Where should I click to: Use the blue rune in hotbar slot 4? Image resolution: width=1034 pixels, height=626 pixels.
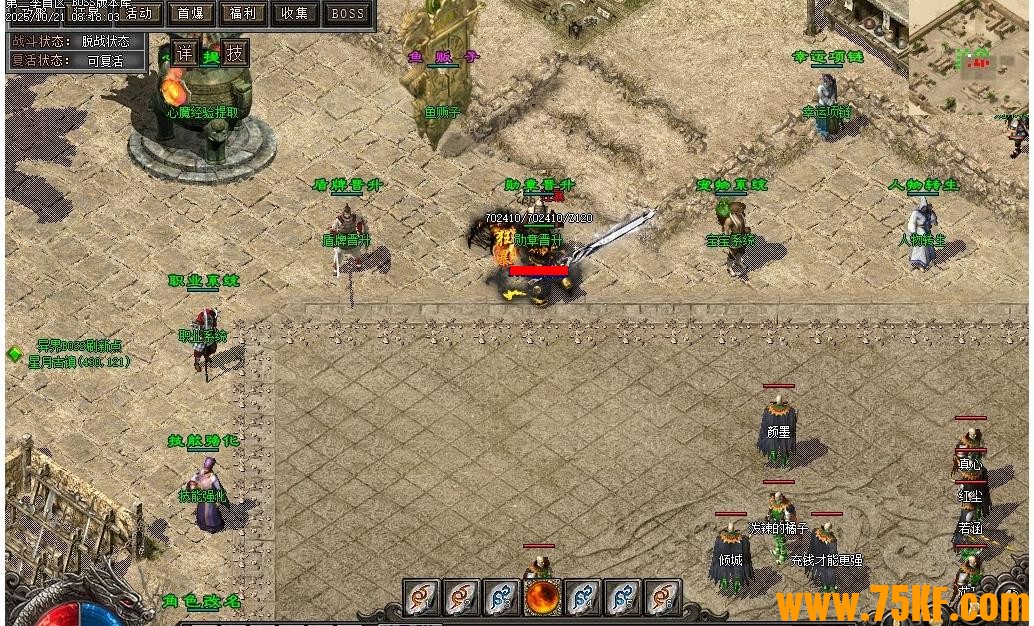pyautogui.click(x=583, y=598)
